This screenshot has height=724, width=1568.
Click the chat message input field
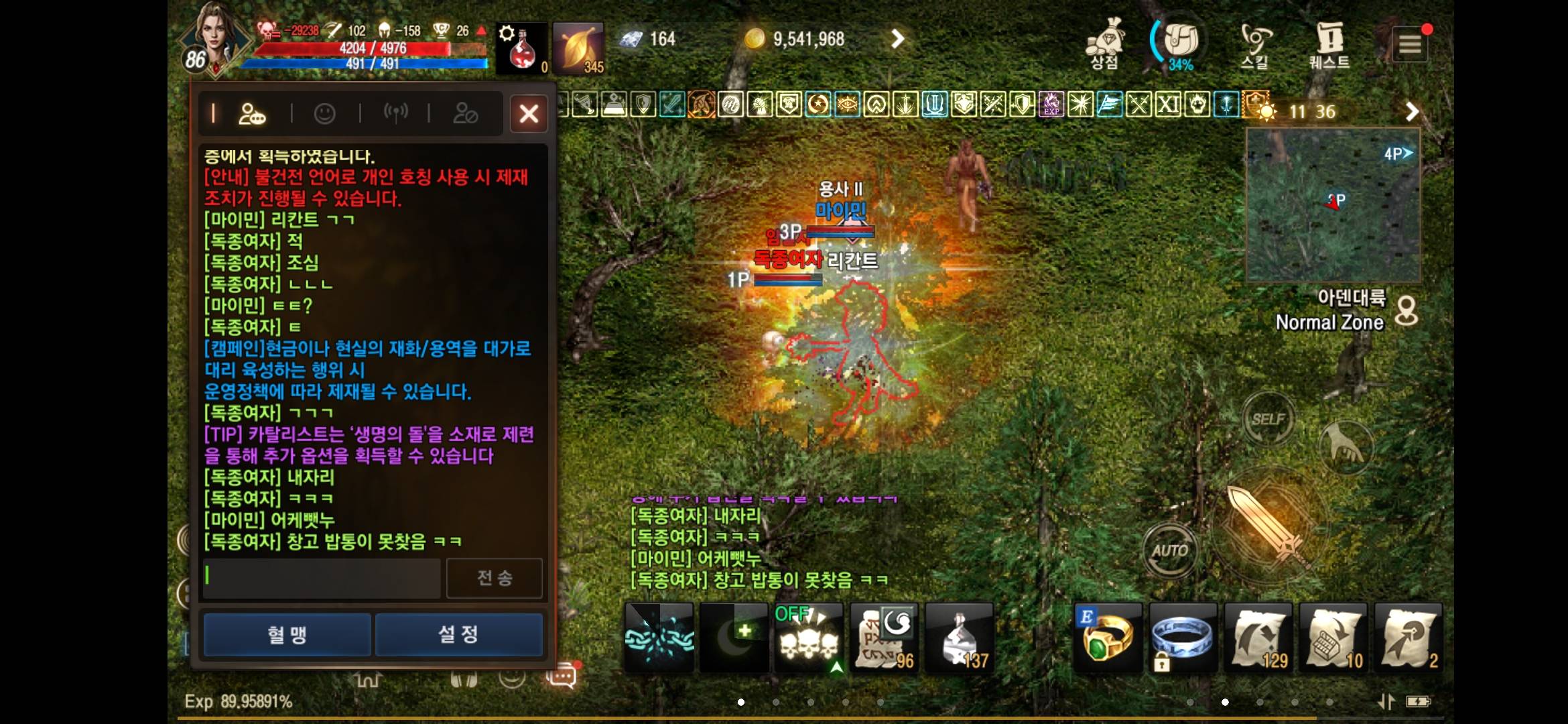(320, 577)
